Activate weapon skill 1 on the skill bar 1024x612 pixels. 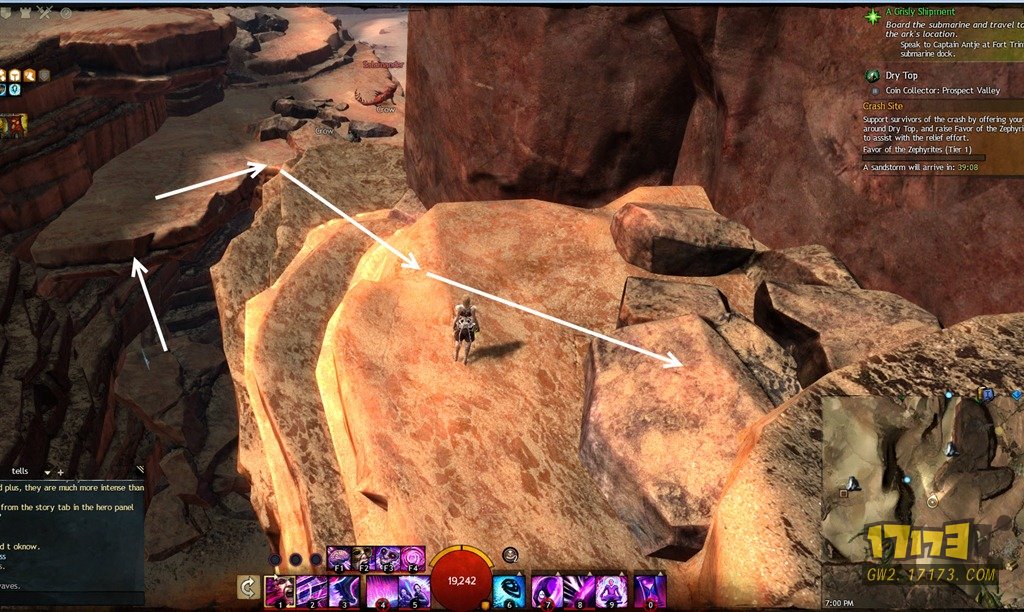point(279,591)
